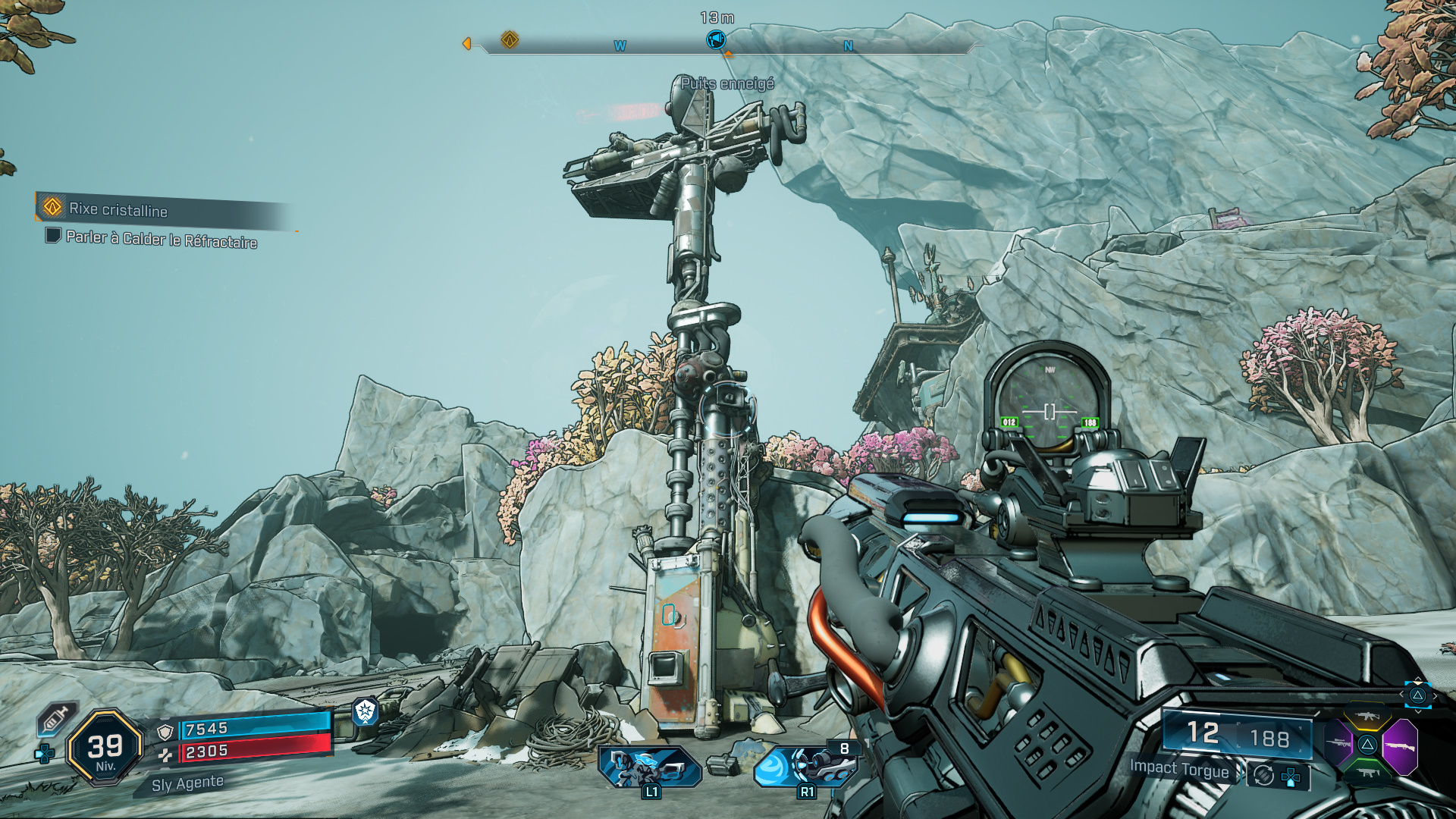The width and height of the screenshot is (1456, 819).
Task: Select the Rixe cristalline quest tracker
Action: coord(118,209)
